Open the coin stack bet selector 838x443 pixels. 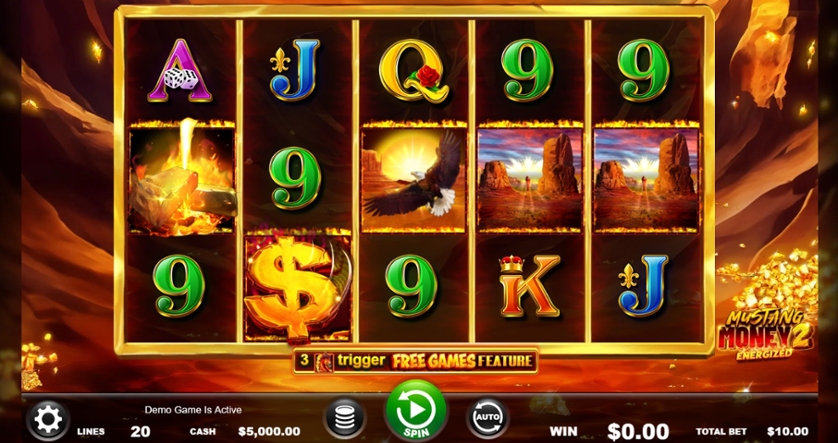(x=344, y=418)
